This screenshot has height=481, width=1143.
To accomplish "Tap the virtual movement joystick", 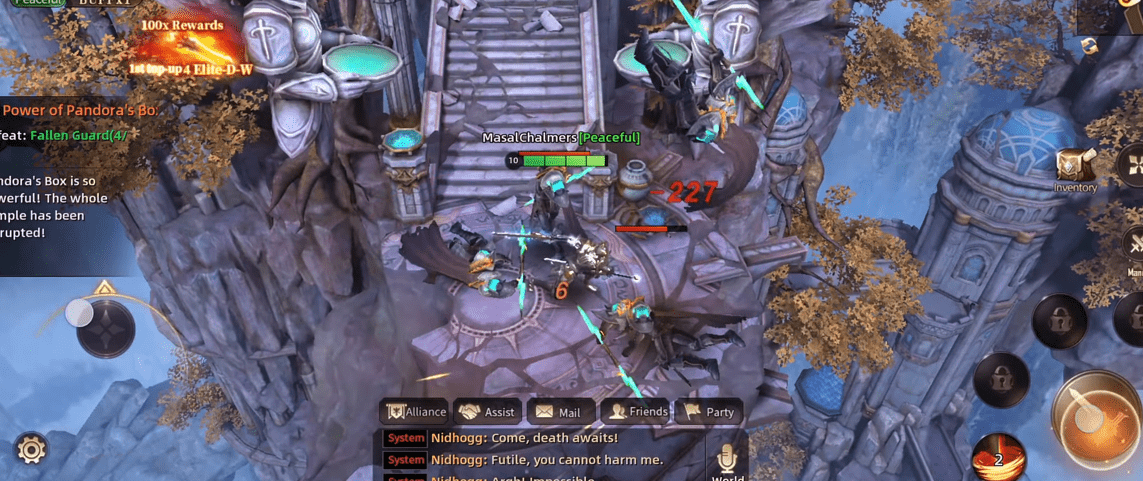I will pyautogui.click(x=104, y=326).
